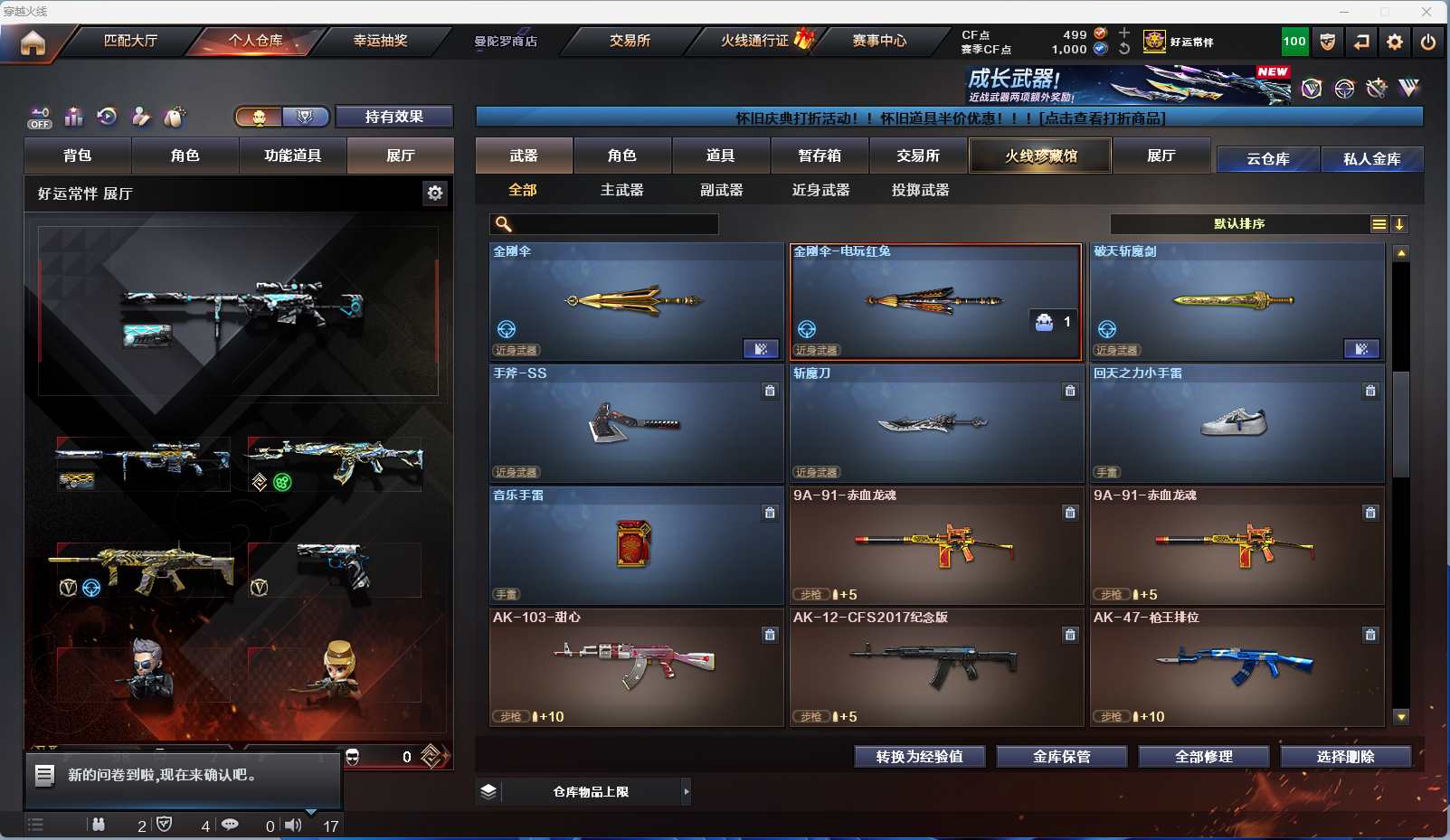Screen dimensions: 1450x840
Task: Go to 幸运抽奖 lucky draw
Action: [x=380, y=41]
